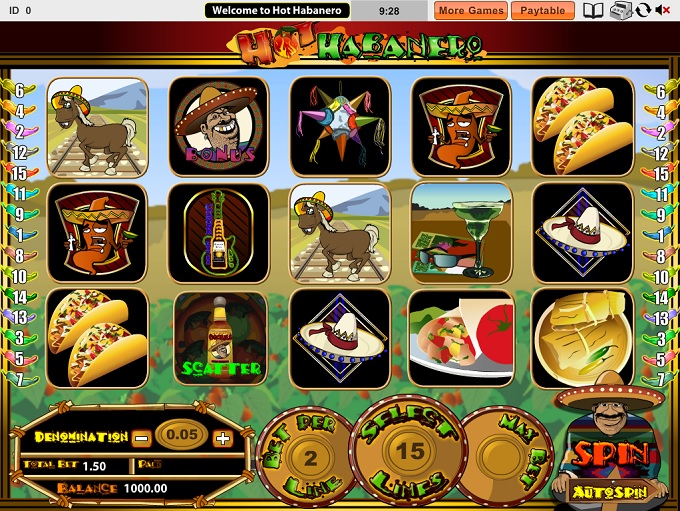Select payline 15 chili on right side
This screenshot has width=680, height=511.
point(658,175)
